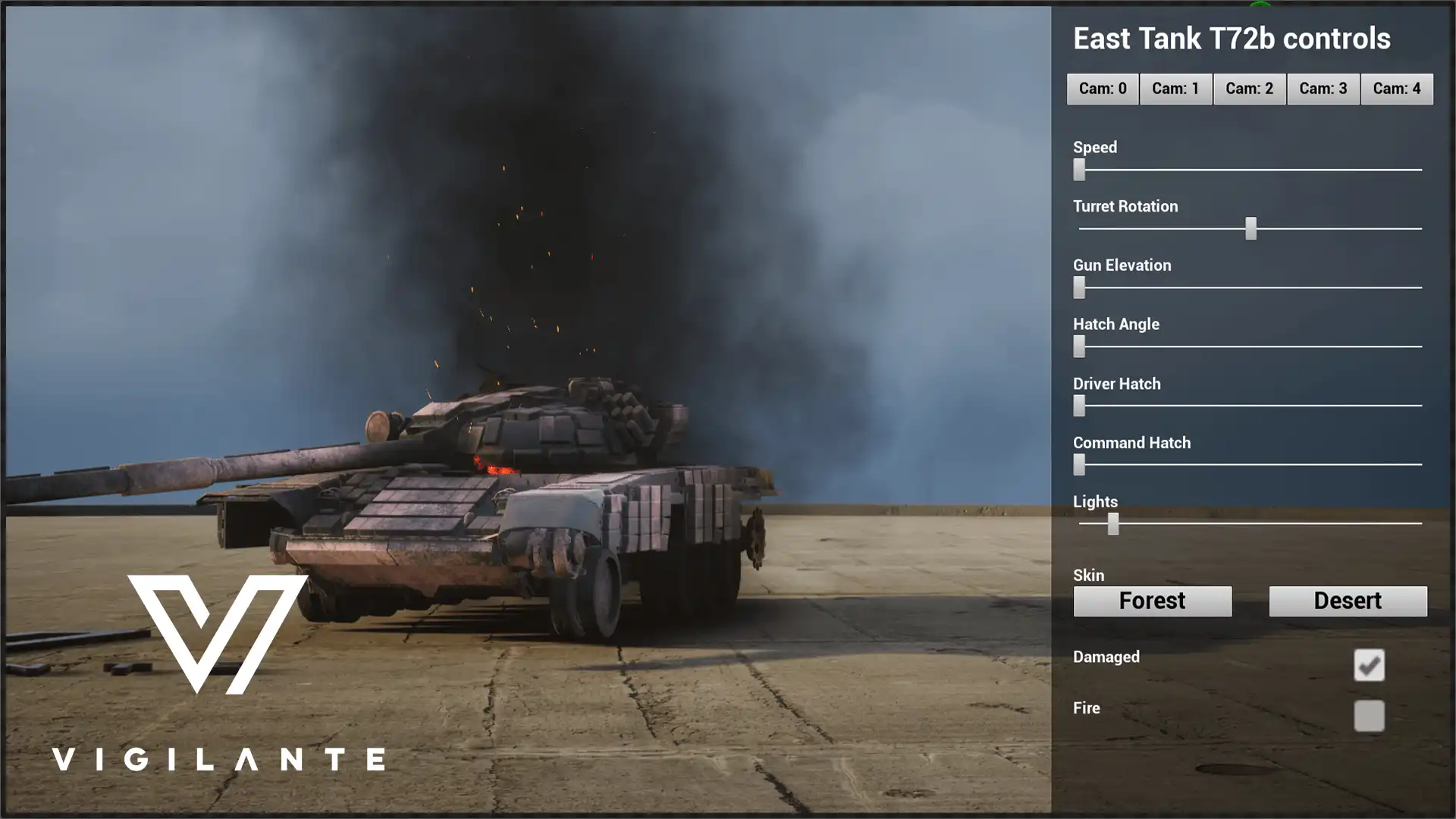1456x819 pixels.
Task: Choose the Cam: 2 camera
Action: (x=1249, y=89)
